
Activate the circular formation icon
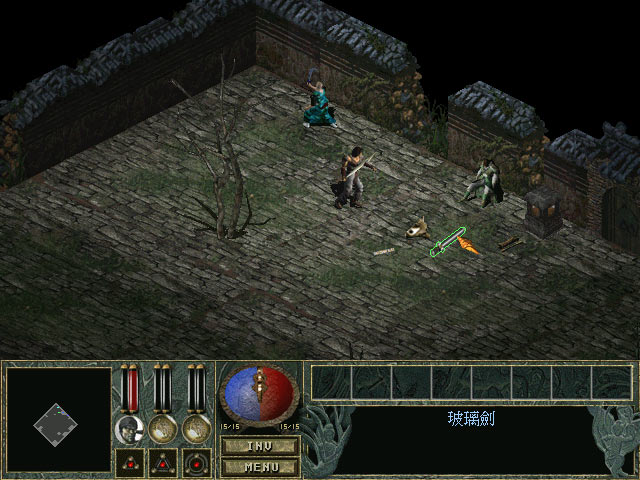coord(195,462)
